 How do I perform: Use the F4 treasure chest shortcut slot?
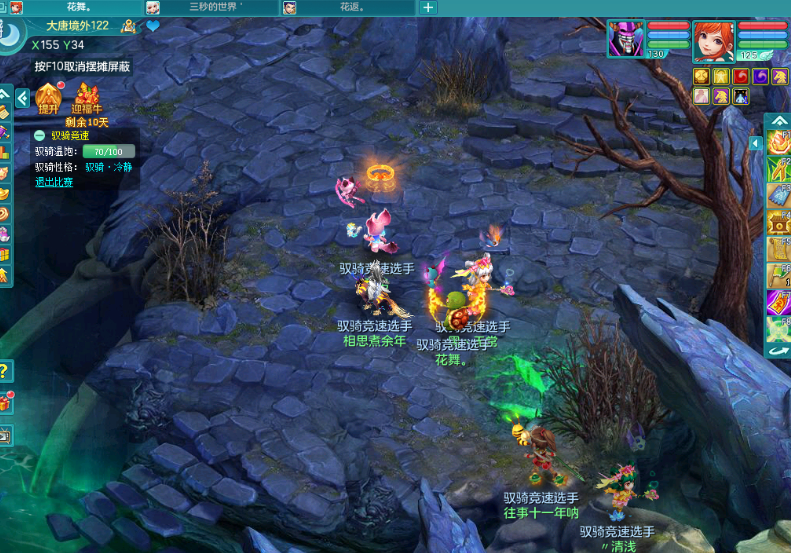click(x=779, y=222)
